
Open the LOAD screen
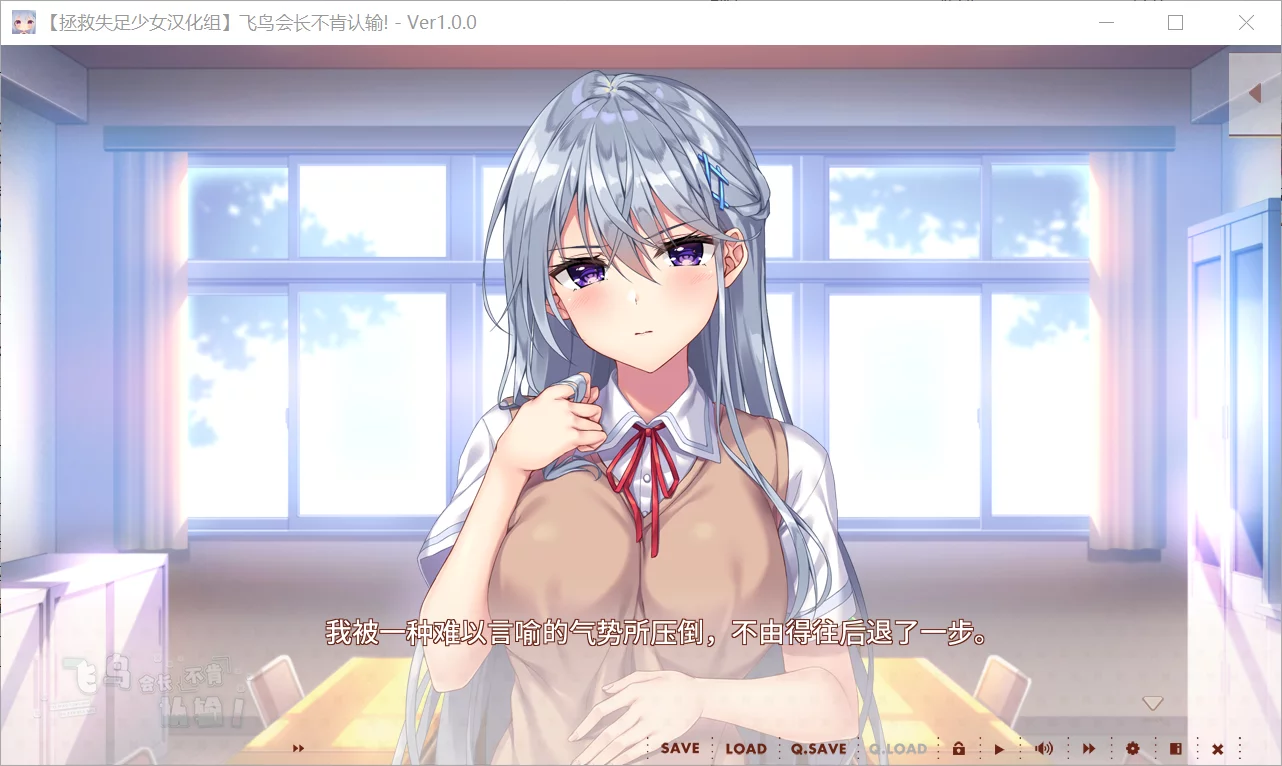click(x=745, y=748)
